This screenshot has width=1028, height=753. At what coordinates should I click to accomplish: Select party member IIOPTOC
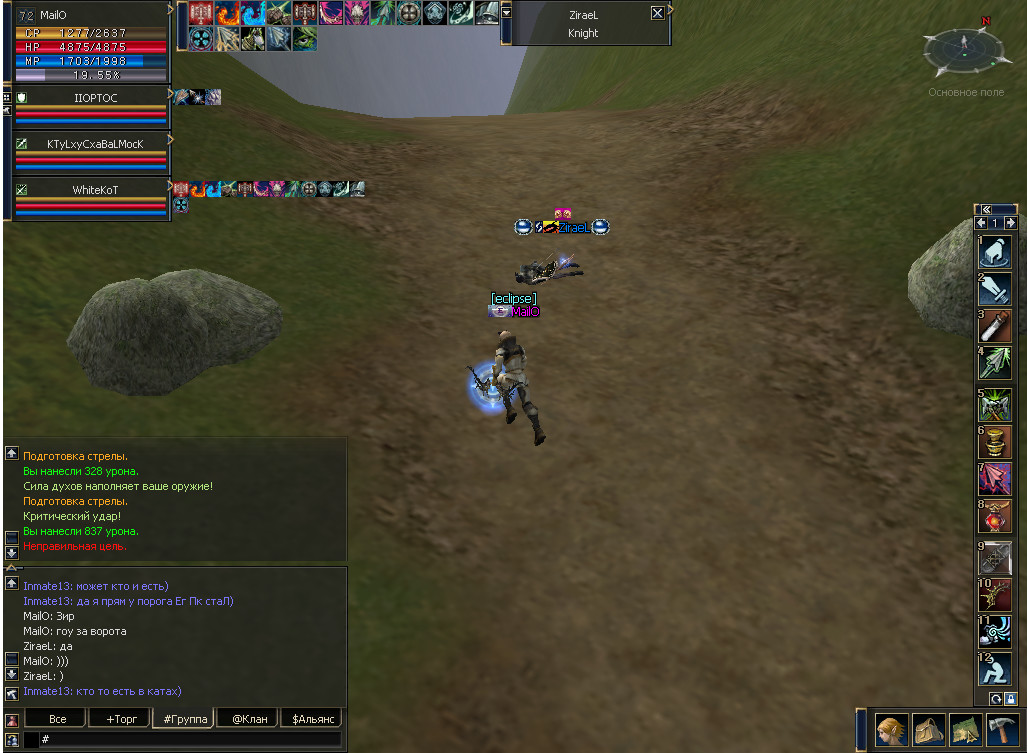[x=95, y=98]
